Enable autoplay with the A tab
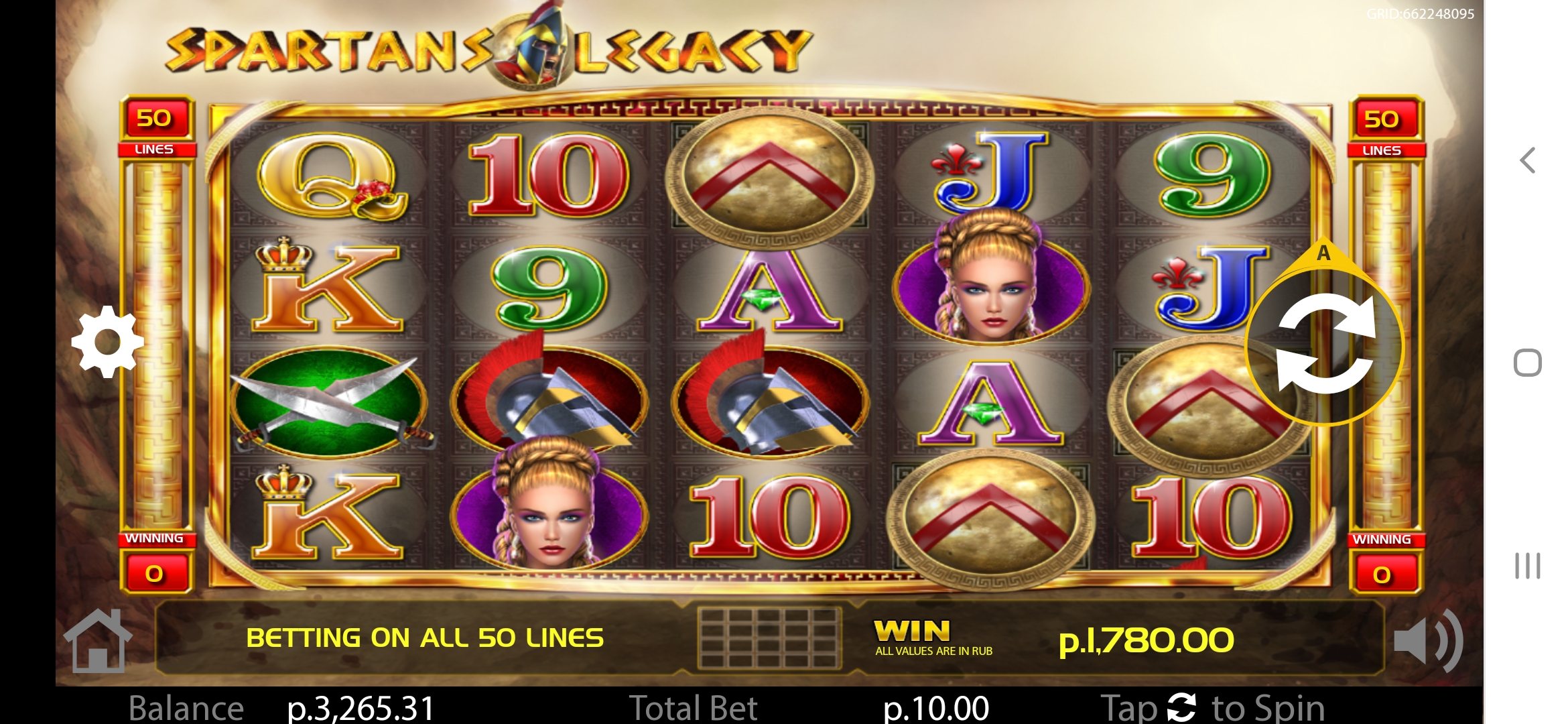1568x724 pixels. [1323, 255]
